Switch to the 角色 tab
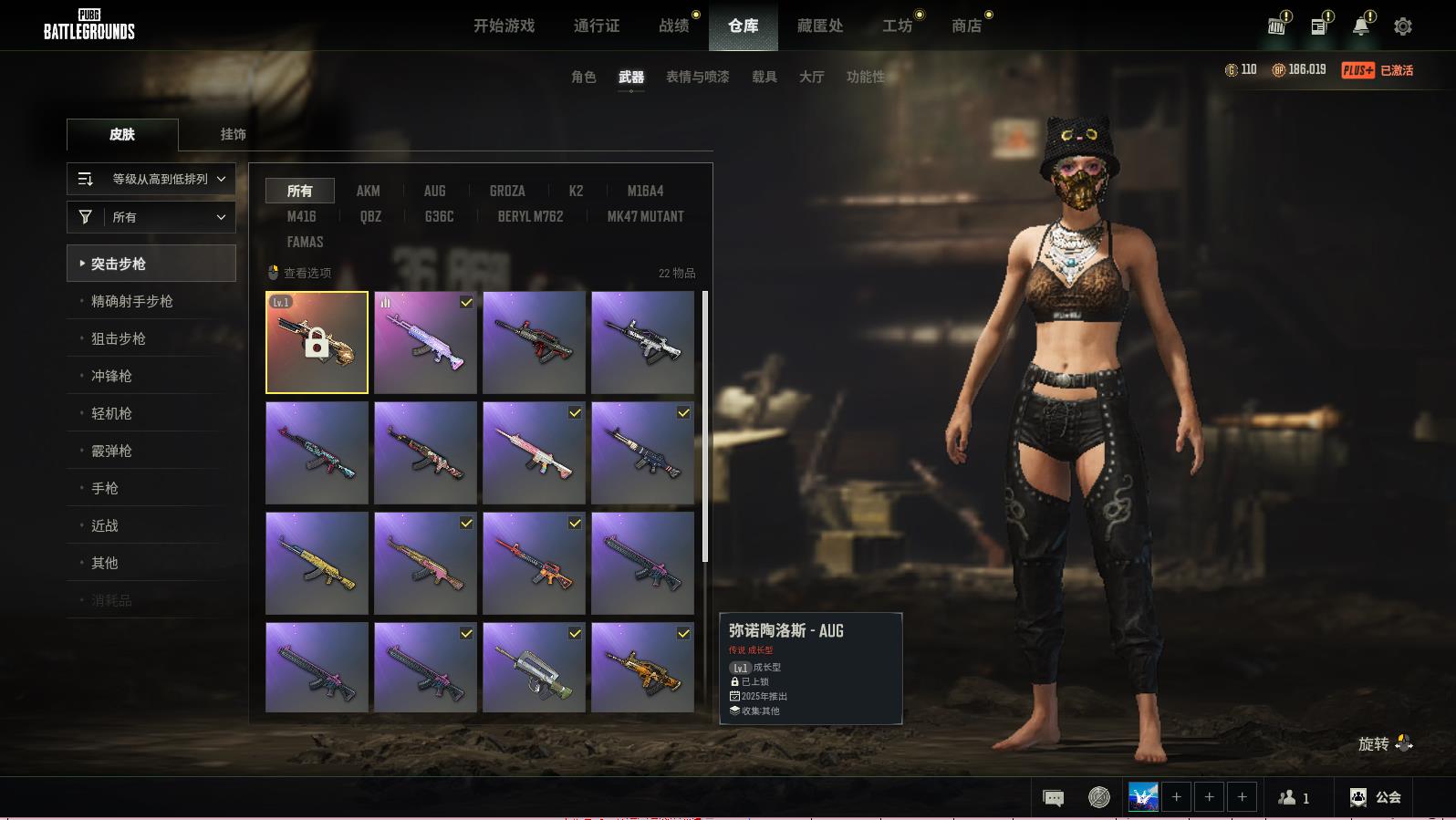 pyautogui.click(x=583, y=77)
